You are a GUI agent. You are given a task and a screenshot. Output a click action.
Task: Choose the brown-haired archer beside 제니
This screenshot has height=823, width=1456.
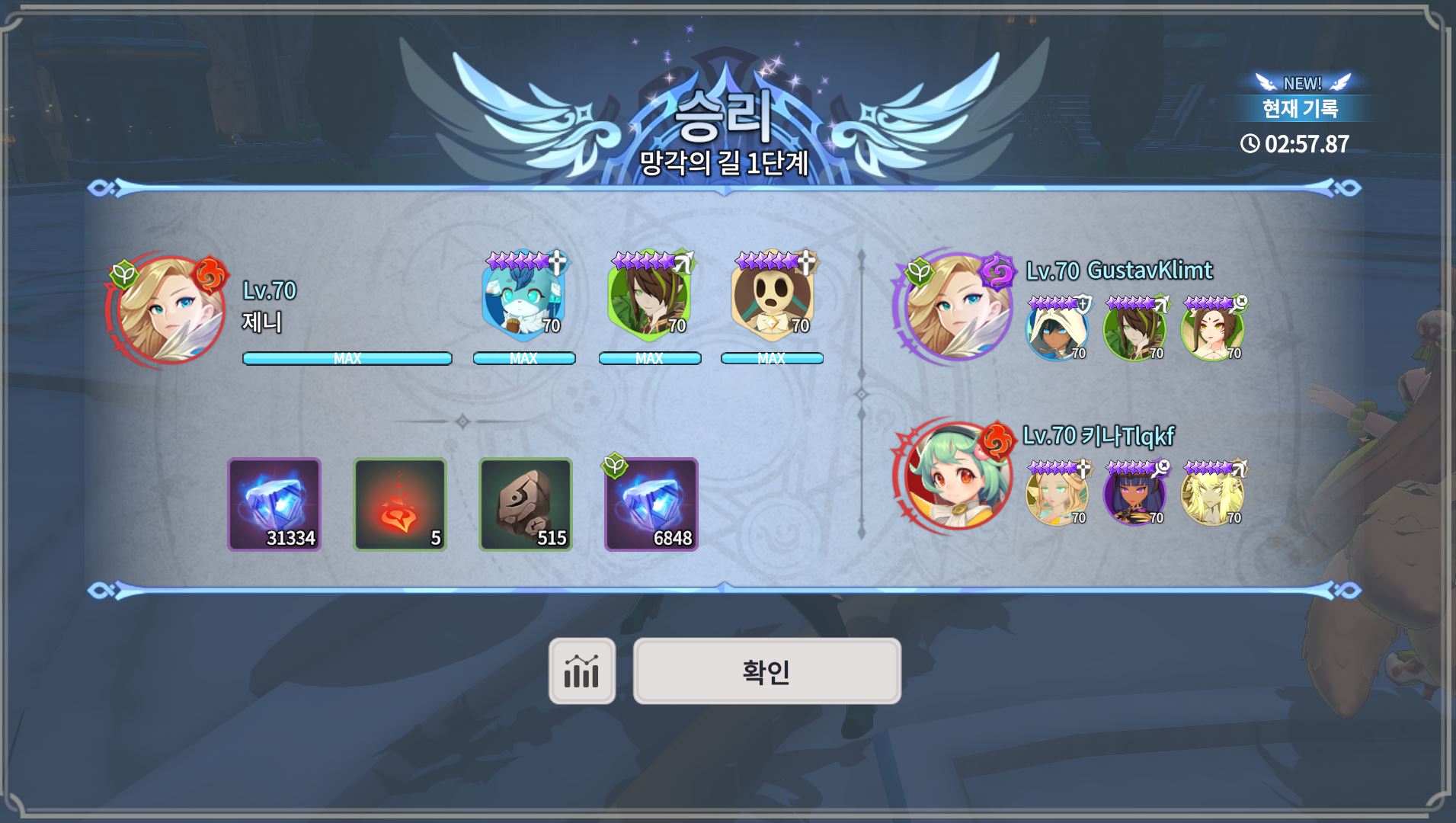(648, 299)
